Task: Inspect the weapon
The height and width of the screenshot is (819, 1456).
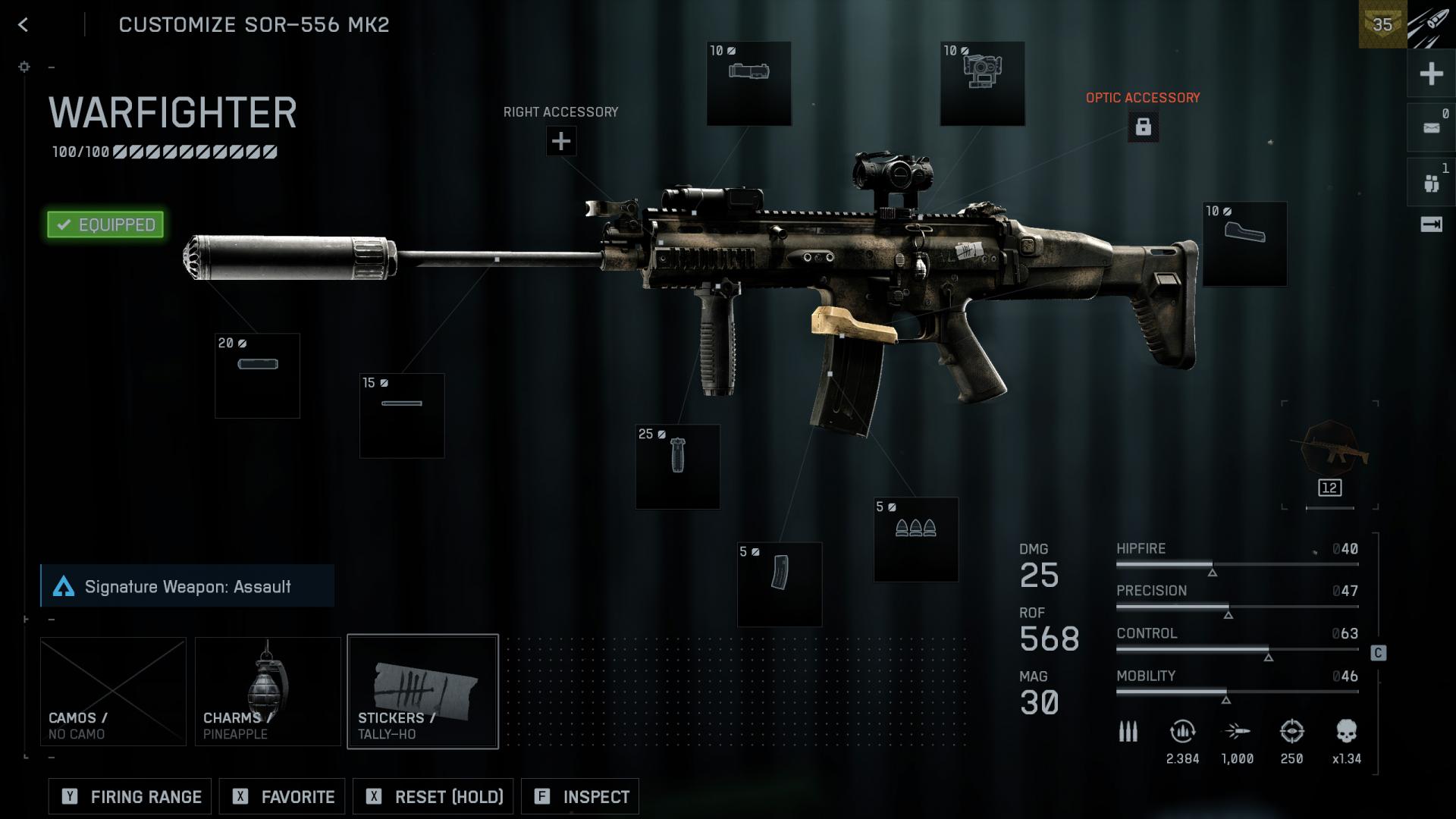Action: point(580,796)
